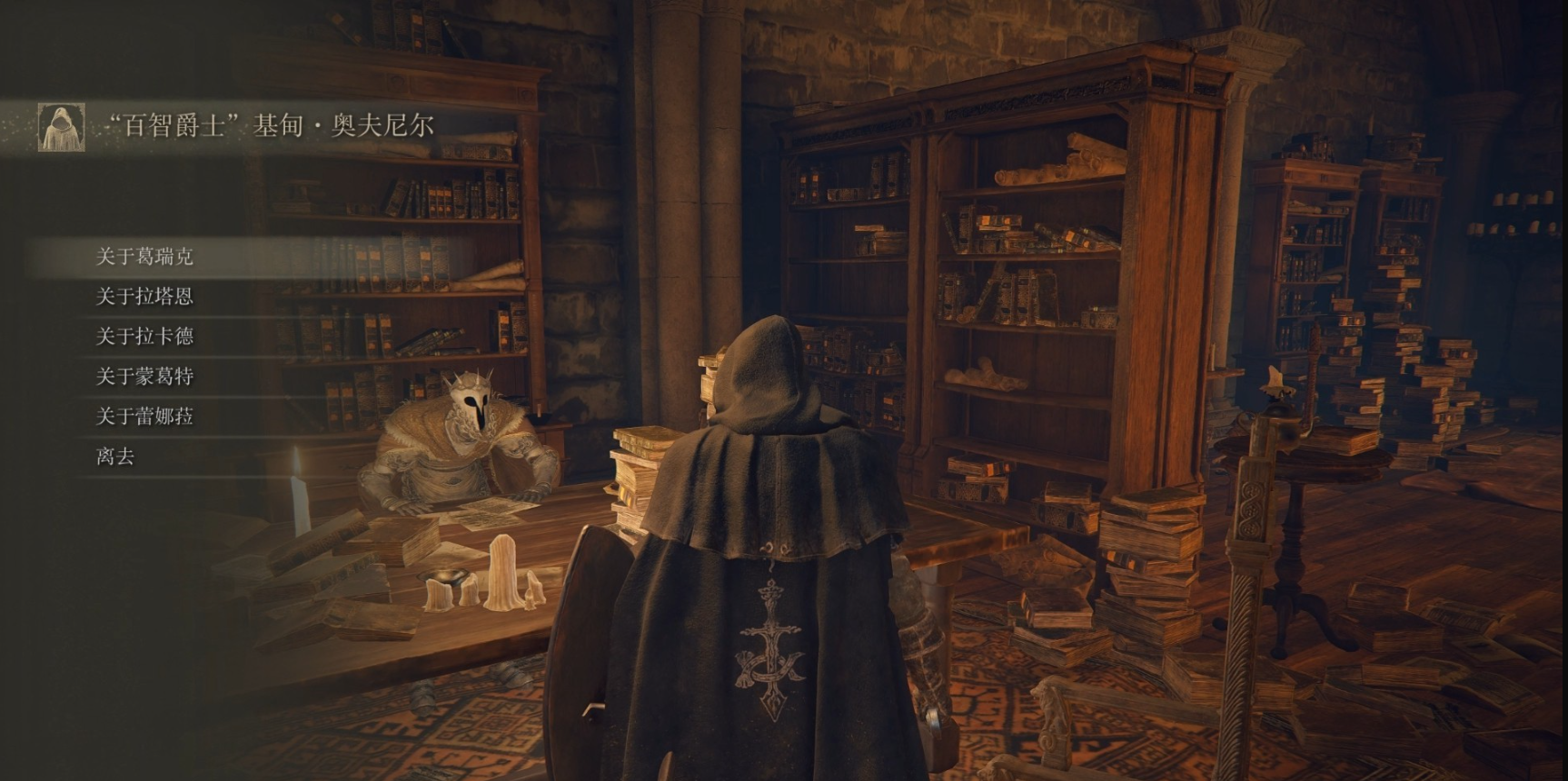The image size is (1568, 781).
Task: Ask about 葛瑞克 dialogue option
Action: (x=145, y=257)
